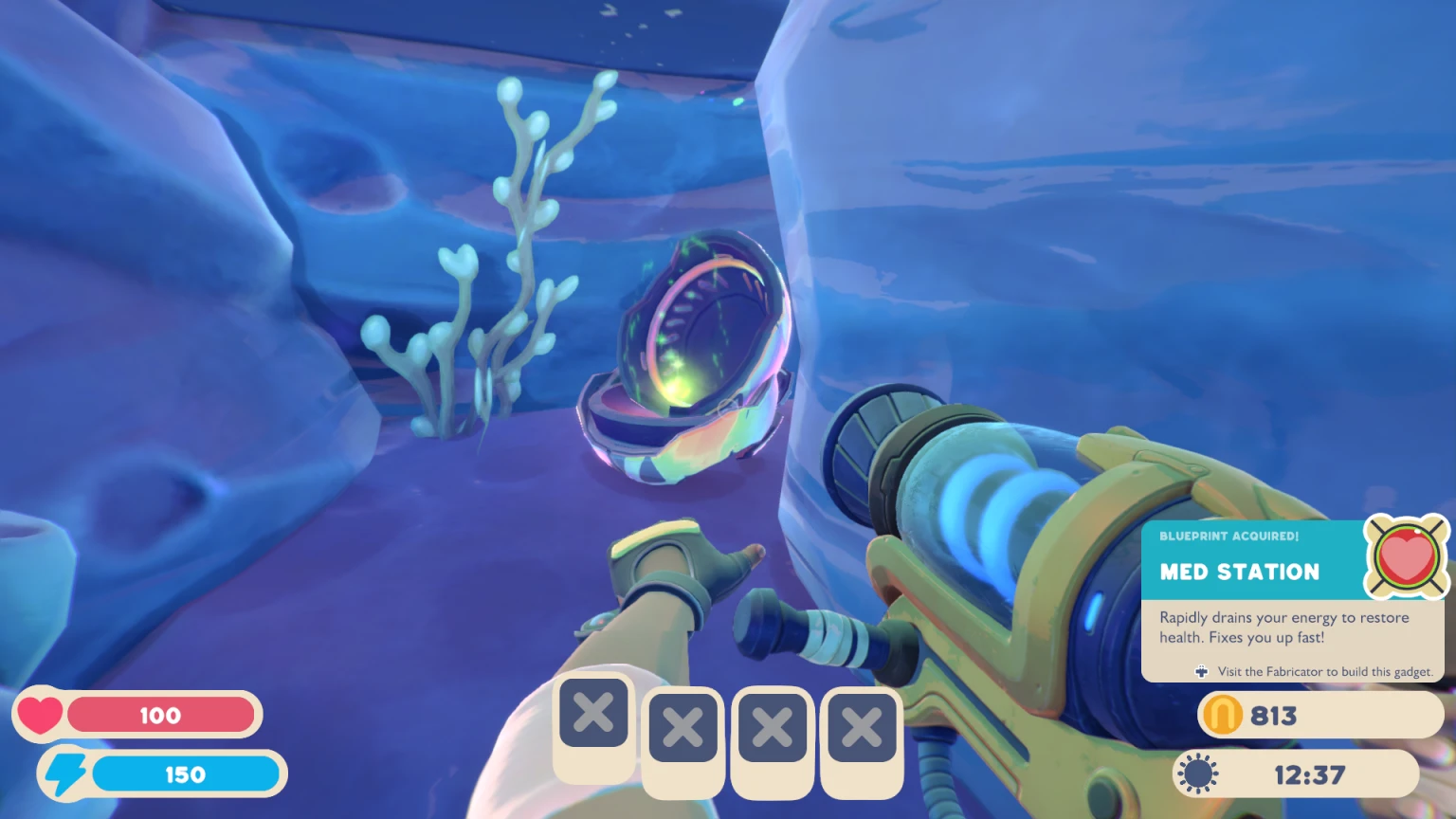Click the sun clock icon
1456x819 pixels.
[x=1198, y=773]
